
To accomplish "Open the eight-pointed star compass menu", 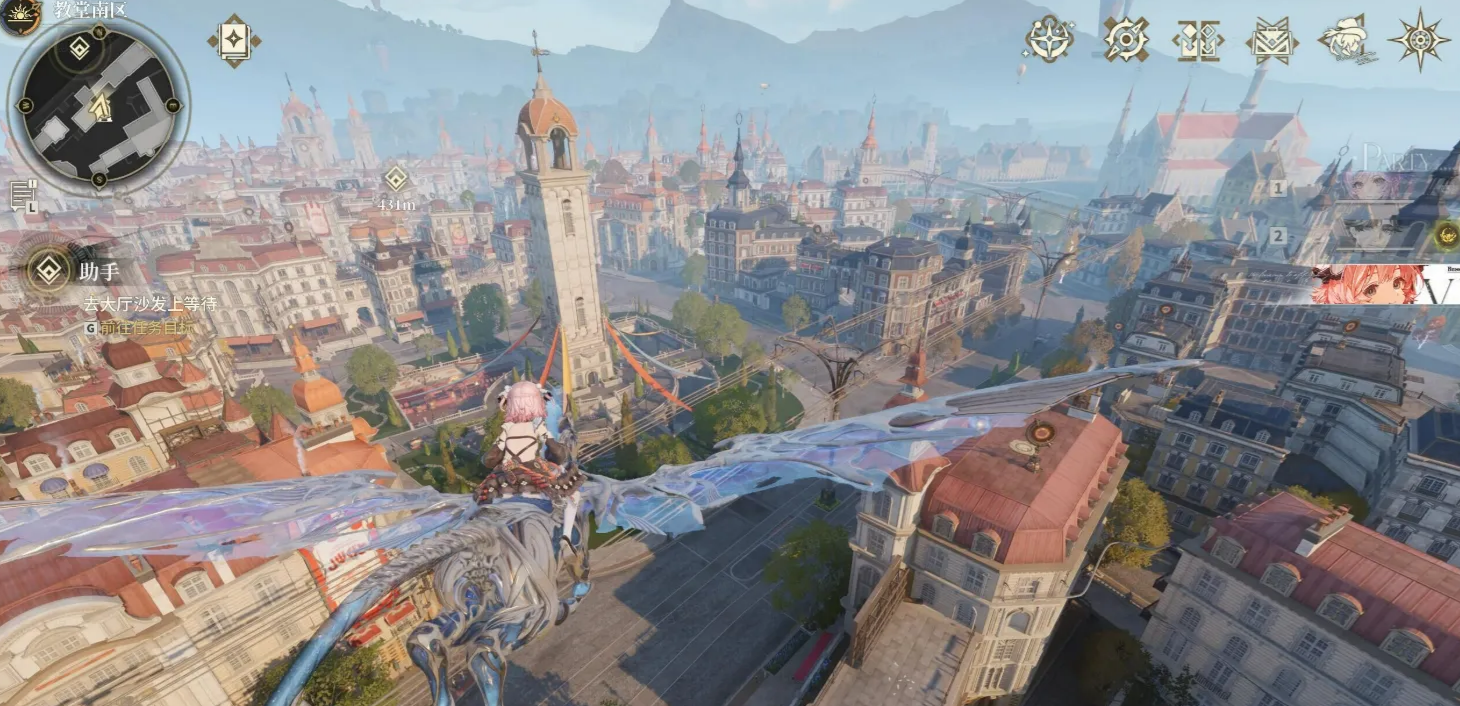I will click(x=1419, y=40).
